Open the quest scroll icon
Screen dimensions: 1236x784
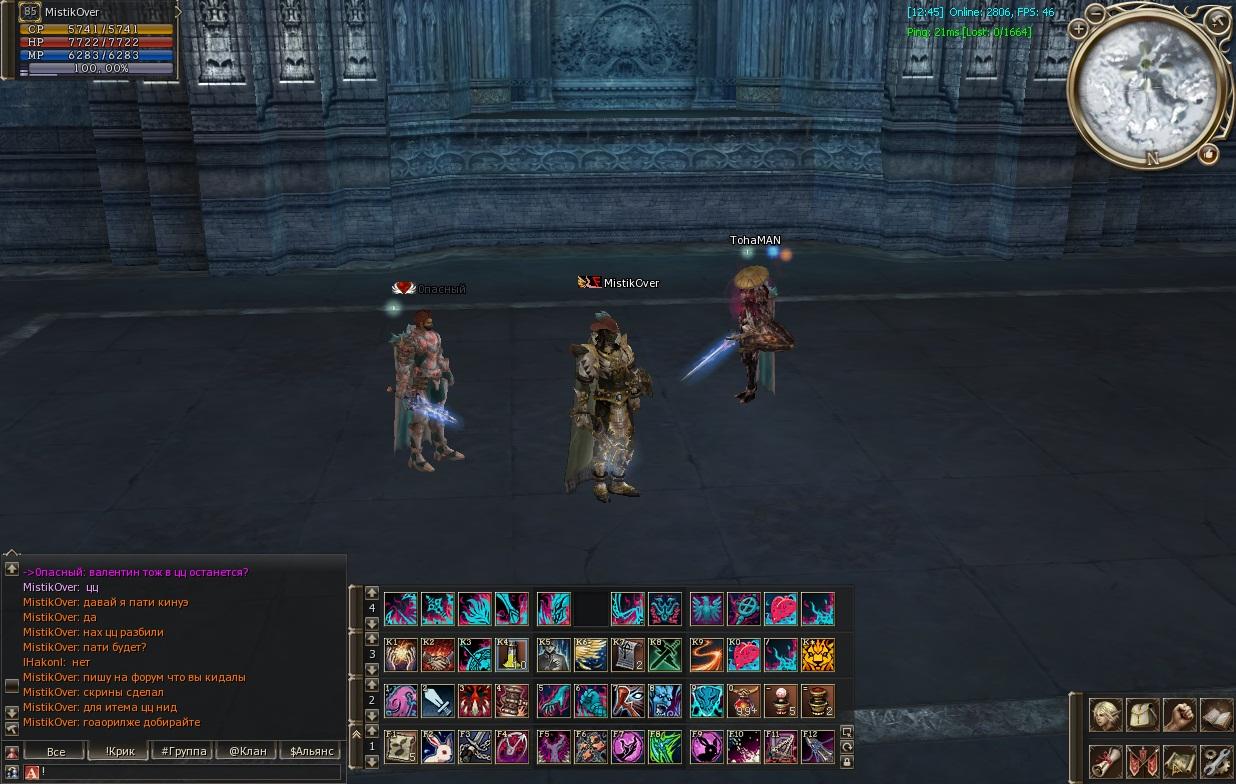pyautogui.click(x=1105, y=761)
